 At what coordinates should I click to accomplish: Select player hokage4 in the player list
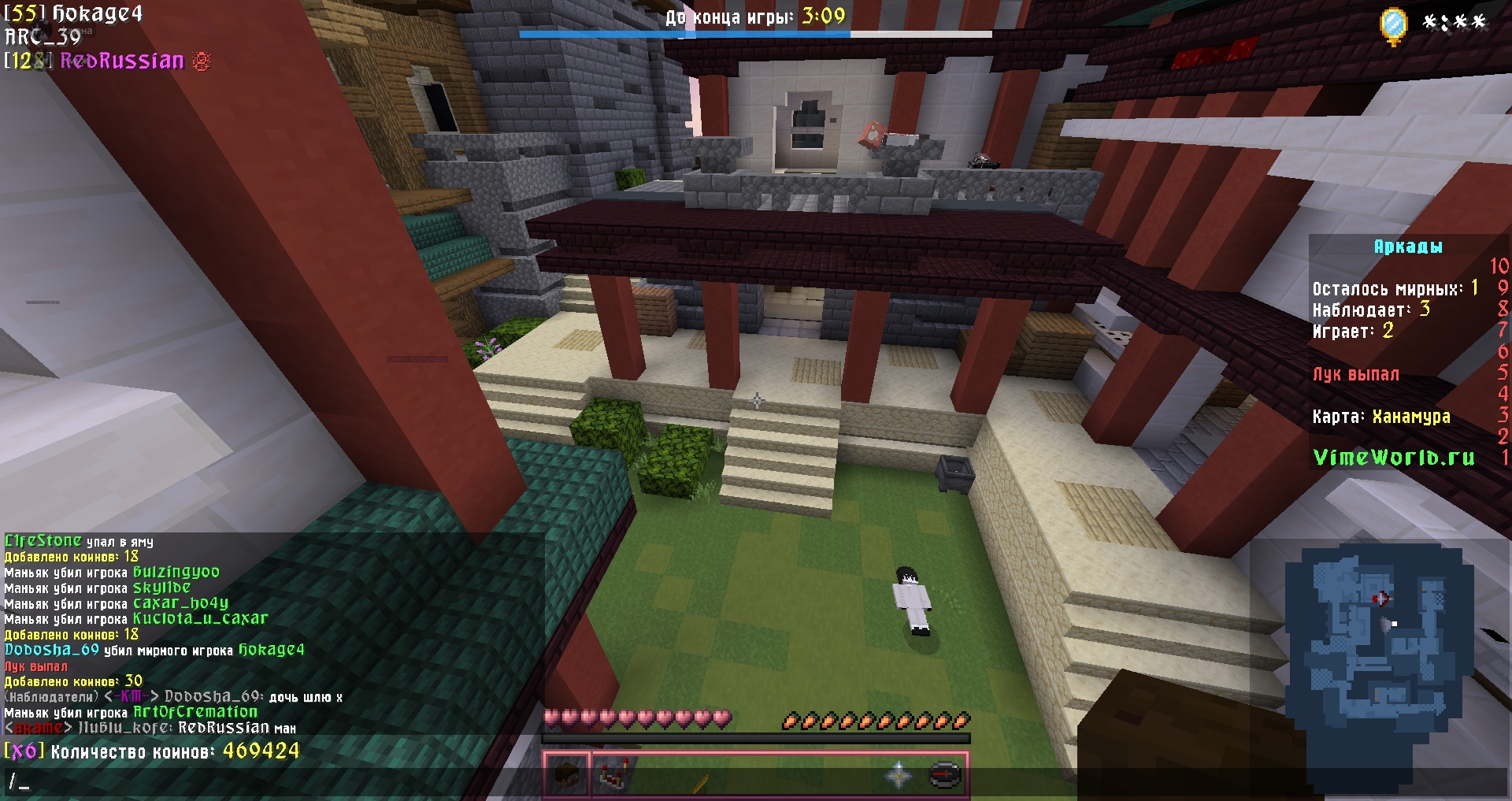(97, 13)
